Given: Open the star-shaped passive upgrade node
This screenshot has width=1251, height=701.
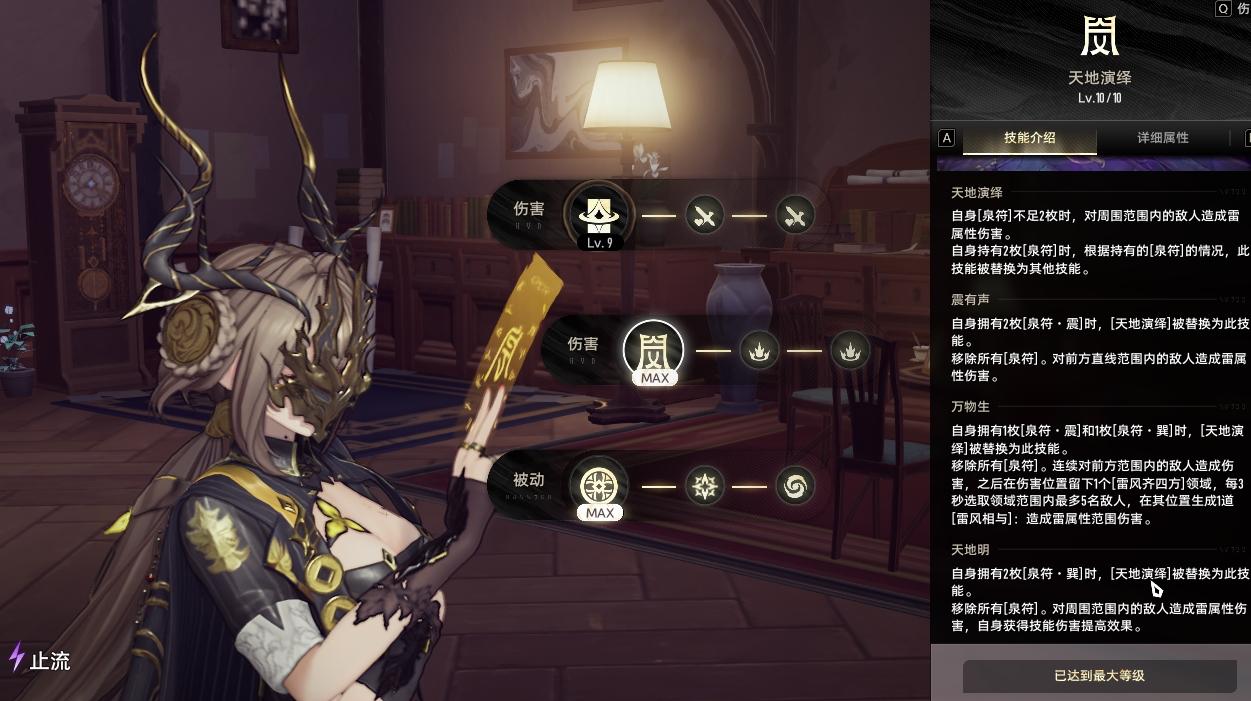Looking at the screenshot, I should 704,487.
